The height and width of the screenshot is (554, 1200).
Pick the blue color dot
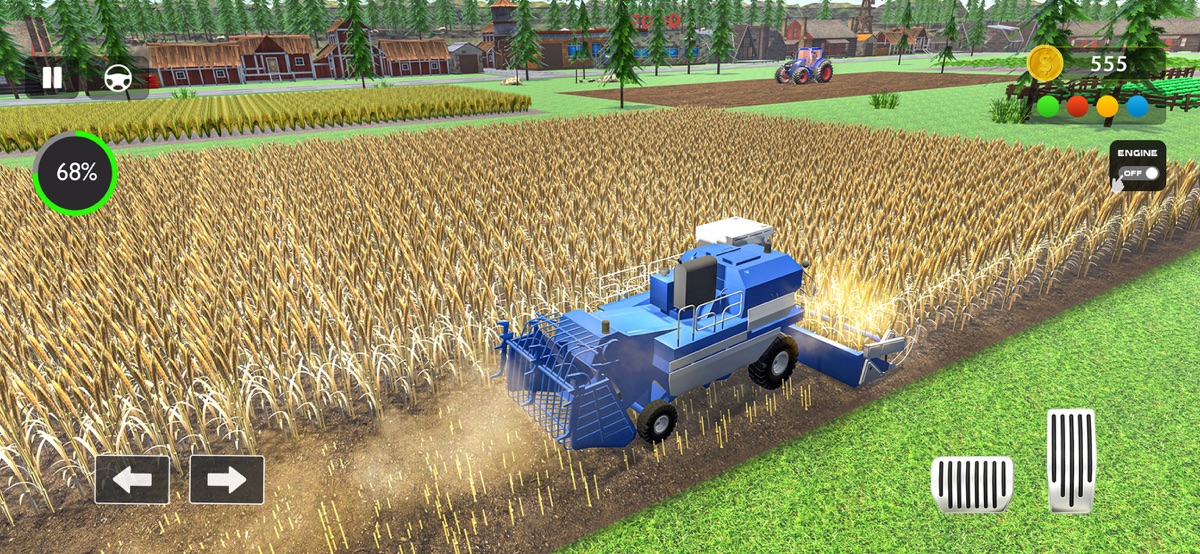click(1137, 106)
